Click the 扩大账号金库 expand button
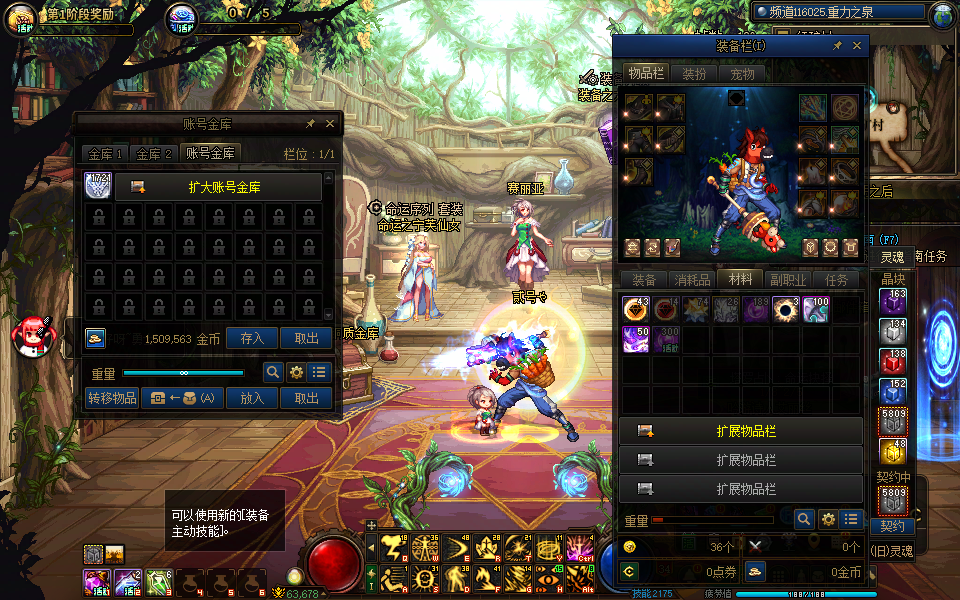 click(218, 187)
